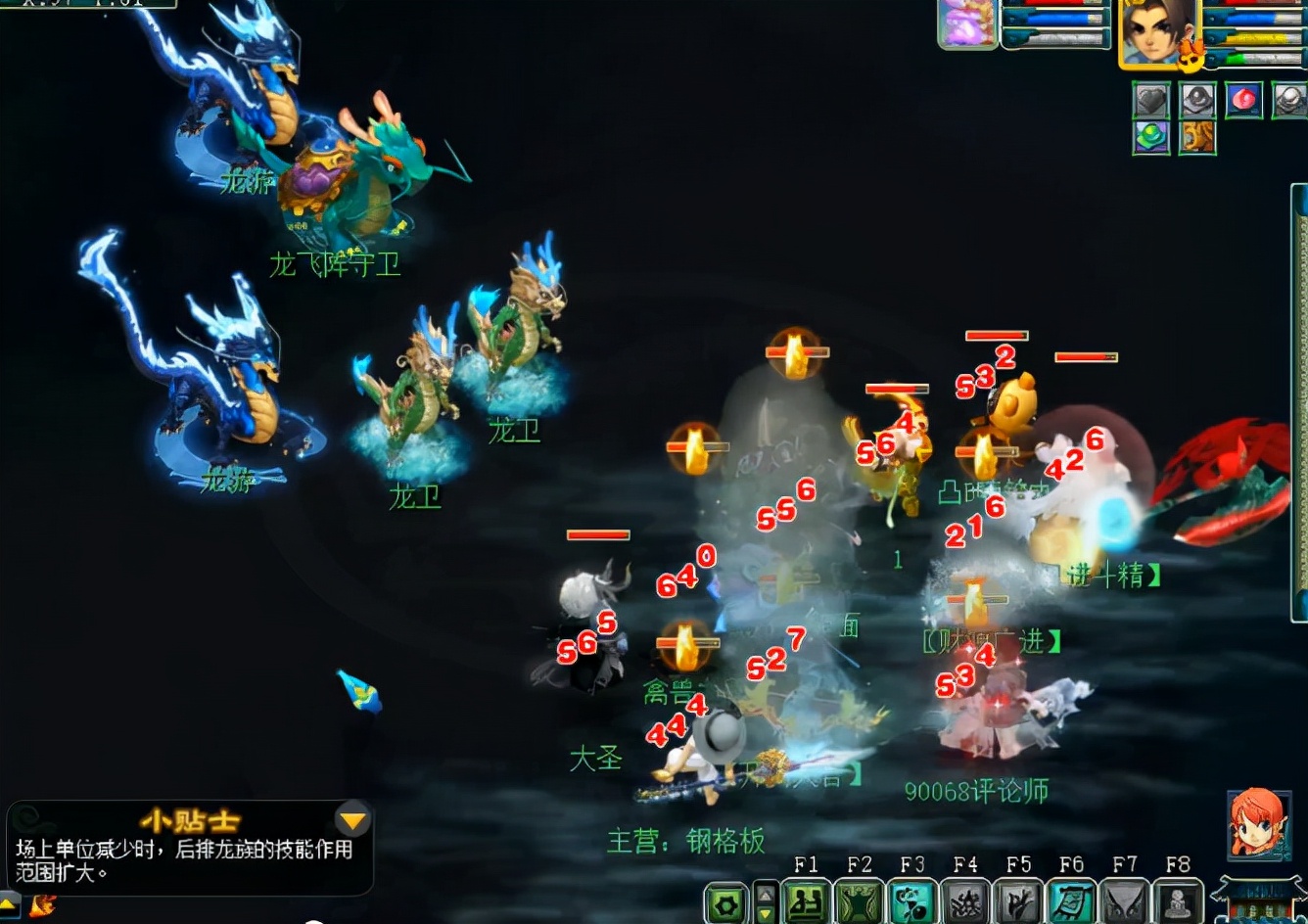Viewport: 1308px width, 924px height.
Task: Choose the F7 grey funnel skill
Action: coord(1125,901)
